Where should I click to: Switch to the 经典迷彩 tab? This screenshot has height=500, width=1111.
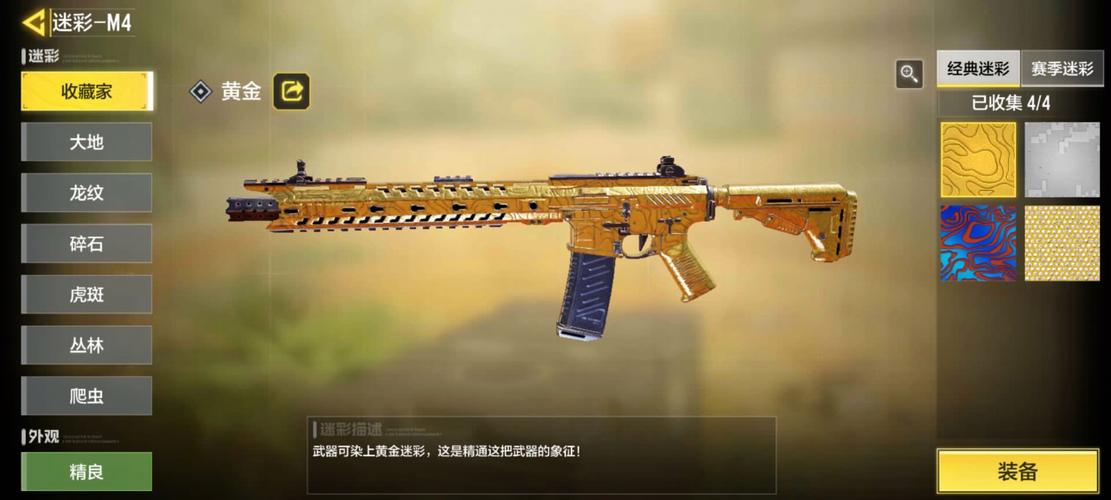(x=978, y=69)
